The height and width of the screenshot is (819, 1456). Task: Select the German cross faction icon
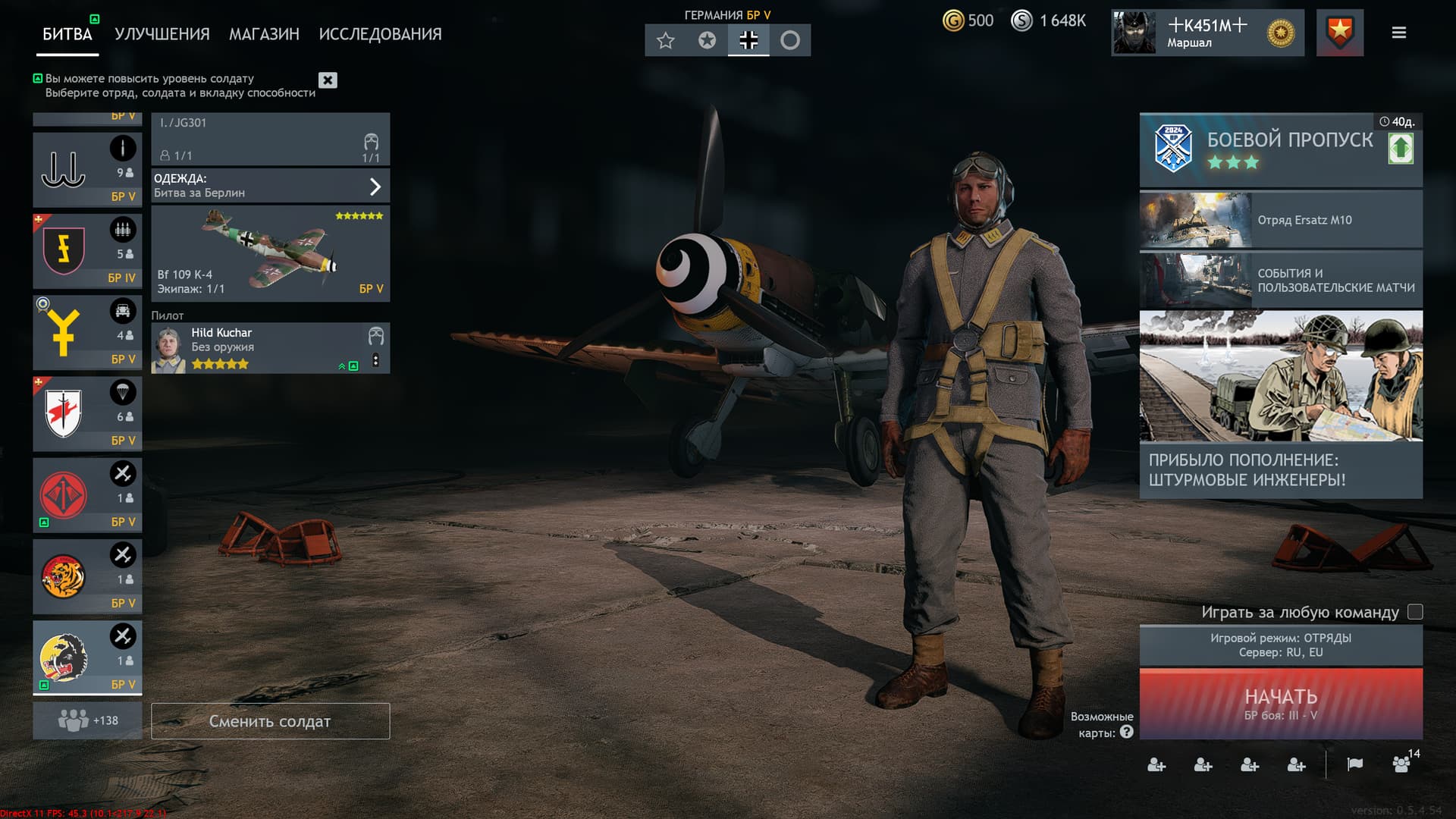coord(748,40)
